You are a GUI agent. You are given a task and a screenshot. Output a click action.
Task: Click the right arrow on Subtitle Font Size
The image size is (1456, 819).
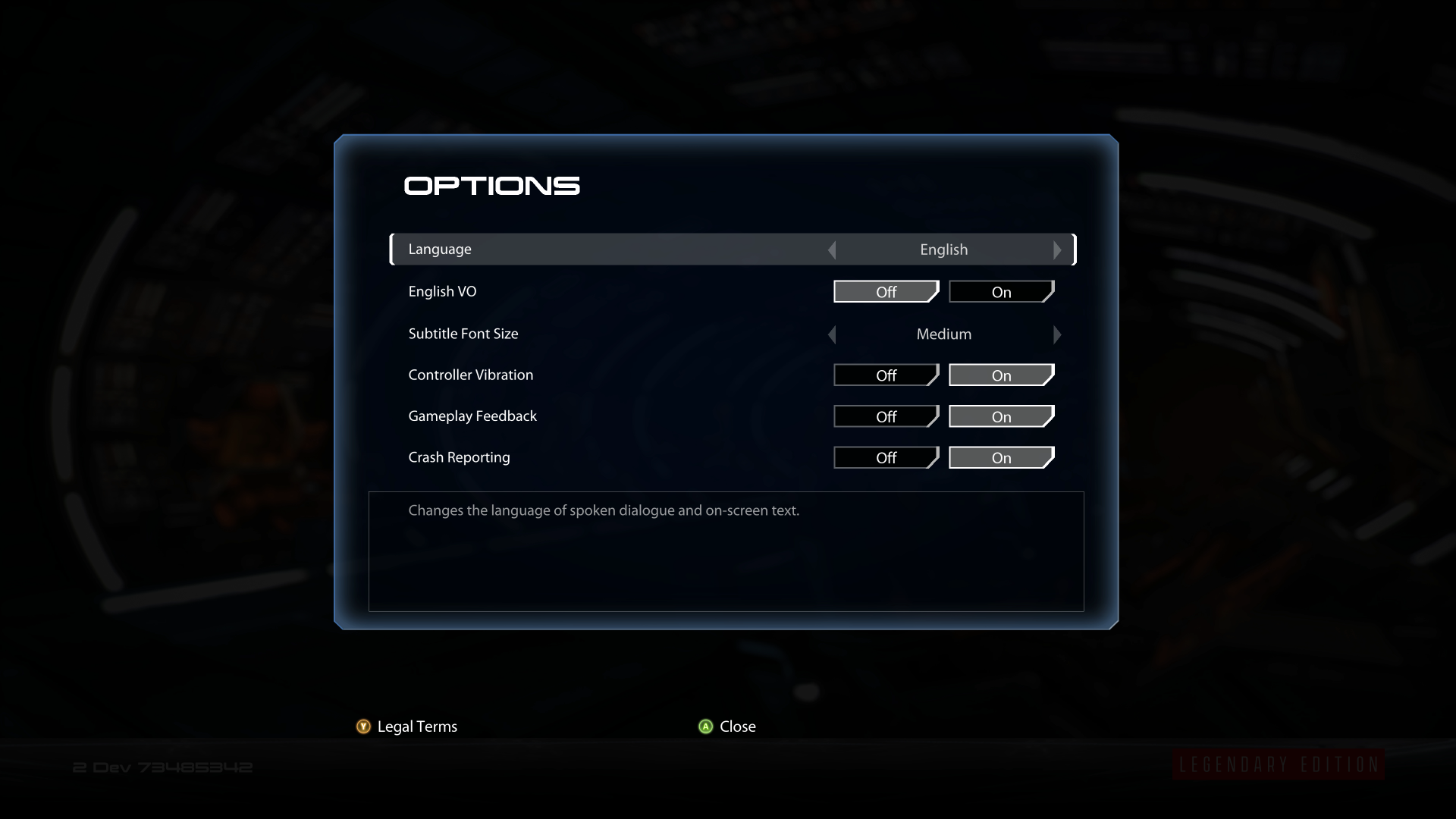(x=1058, y=334)
